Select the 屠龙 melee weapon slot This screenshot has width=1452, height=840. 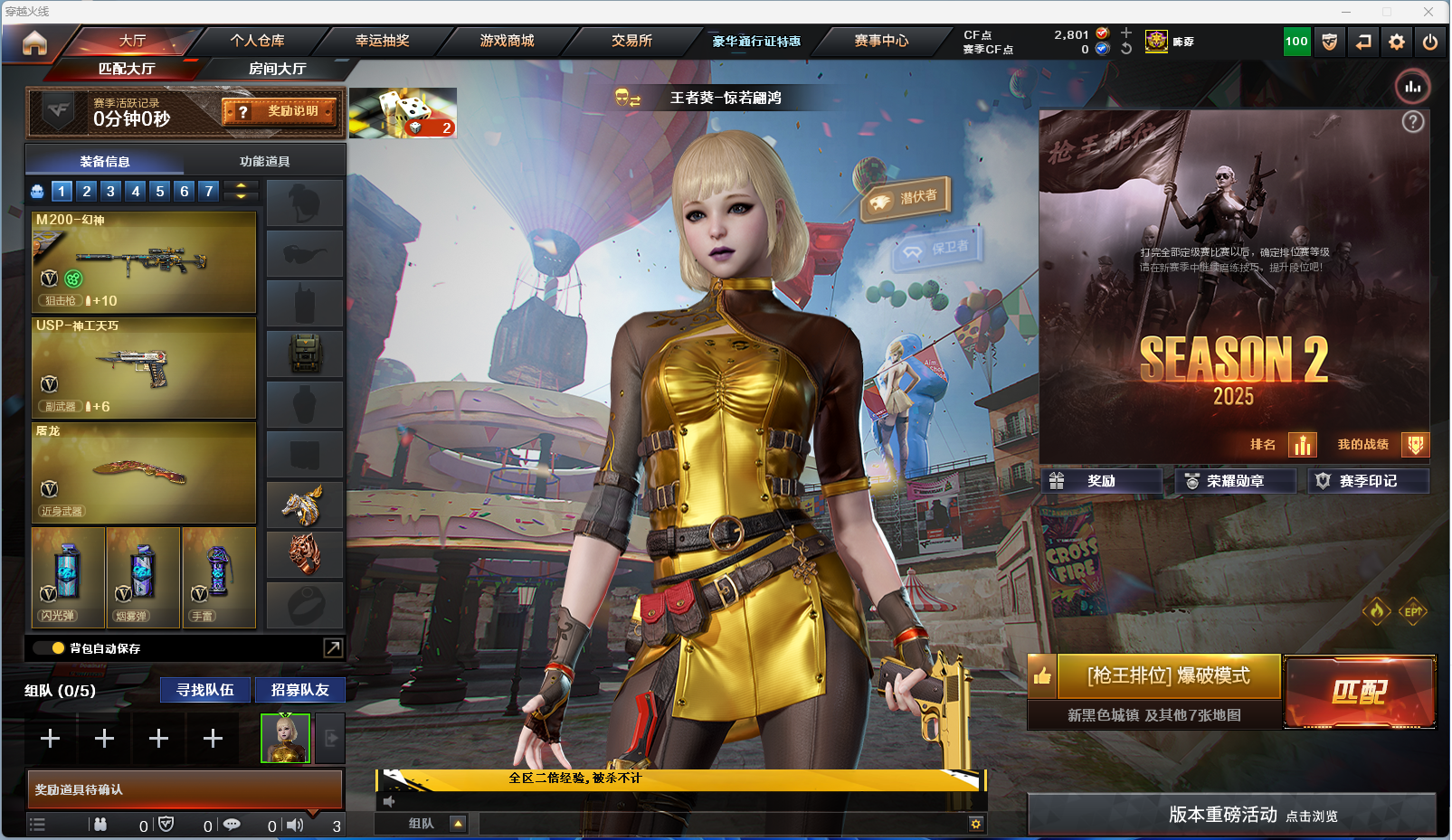[144, 473]
